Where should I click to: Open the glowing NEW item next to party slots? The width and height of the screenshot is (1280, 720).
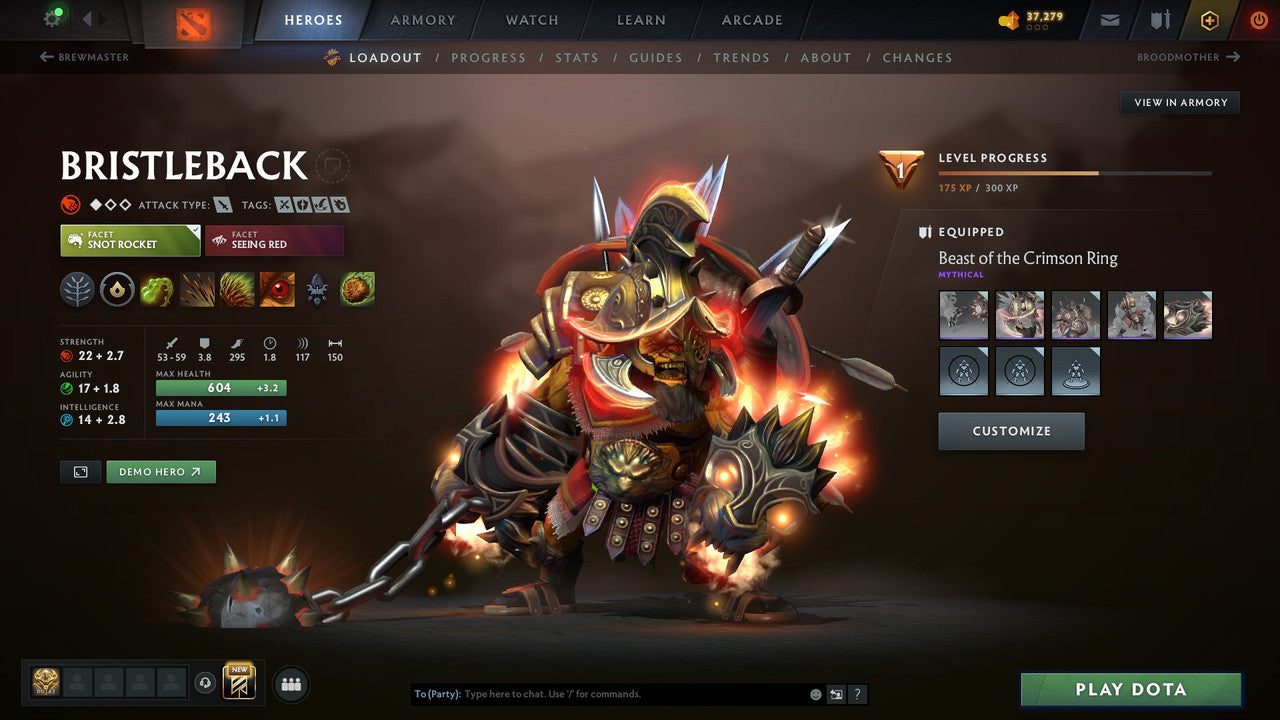237,682
